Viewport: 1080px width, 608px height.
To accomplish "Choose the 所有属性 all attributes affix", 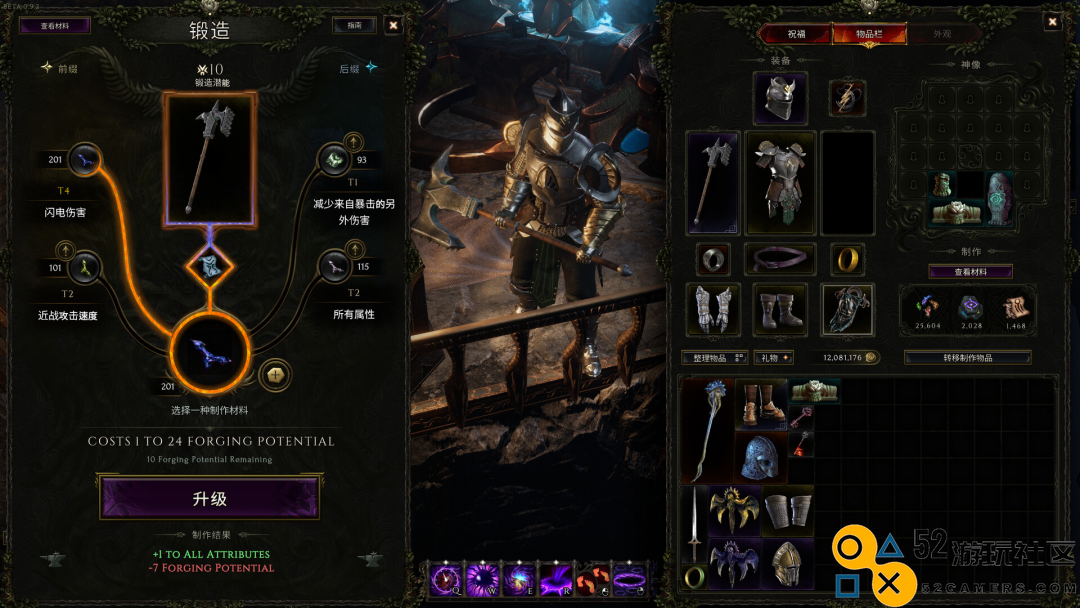I will [332, 268].
